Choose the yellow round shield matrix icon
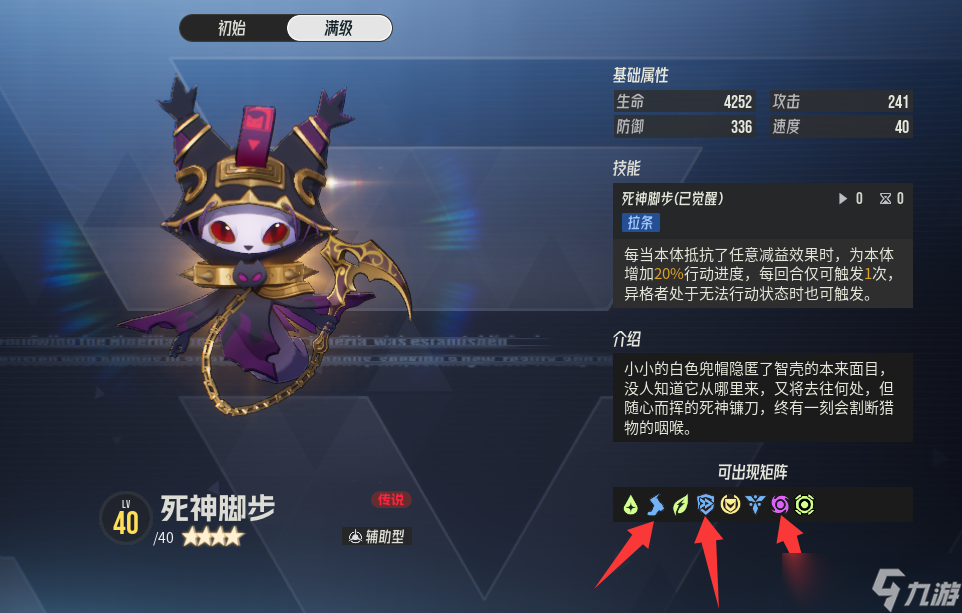The height and width of the screenshot is (613, 962). (x=730, y=505)
